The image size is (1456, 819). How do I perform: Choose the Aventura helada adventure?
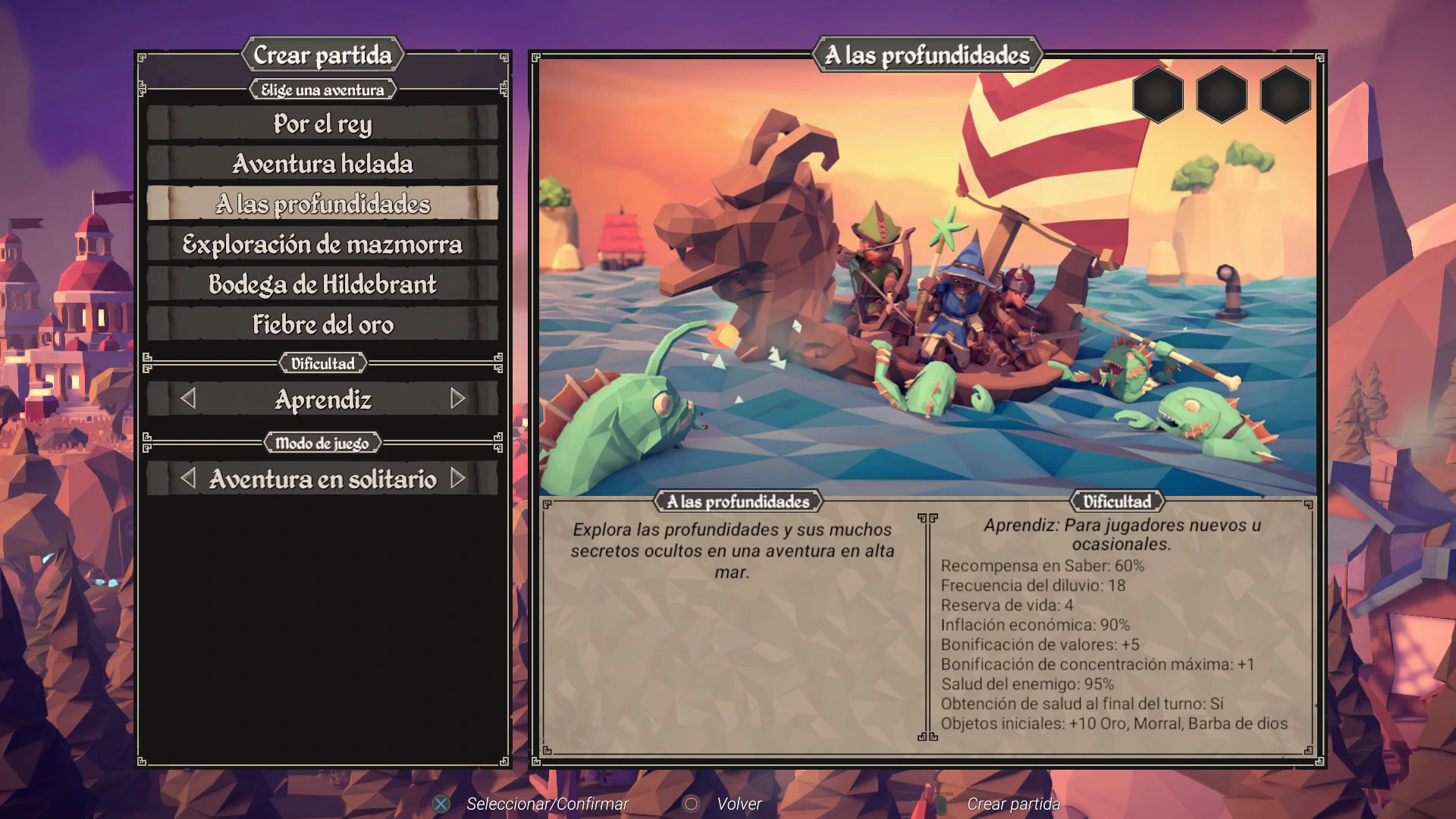coord(322,164)
